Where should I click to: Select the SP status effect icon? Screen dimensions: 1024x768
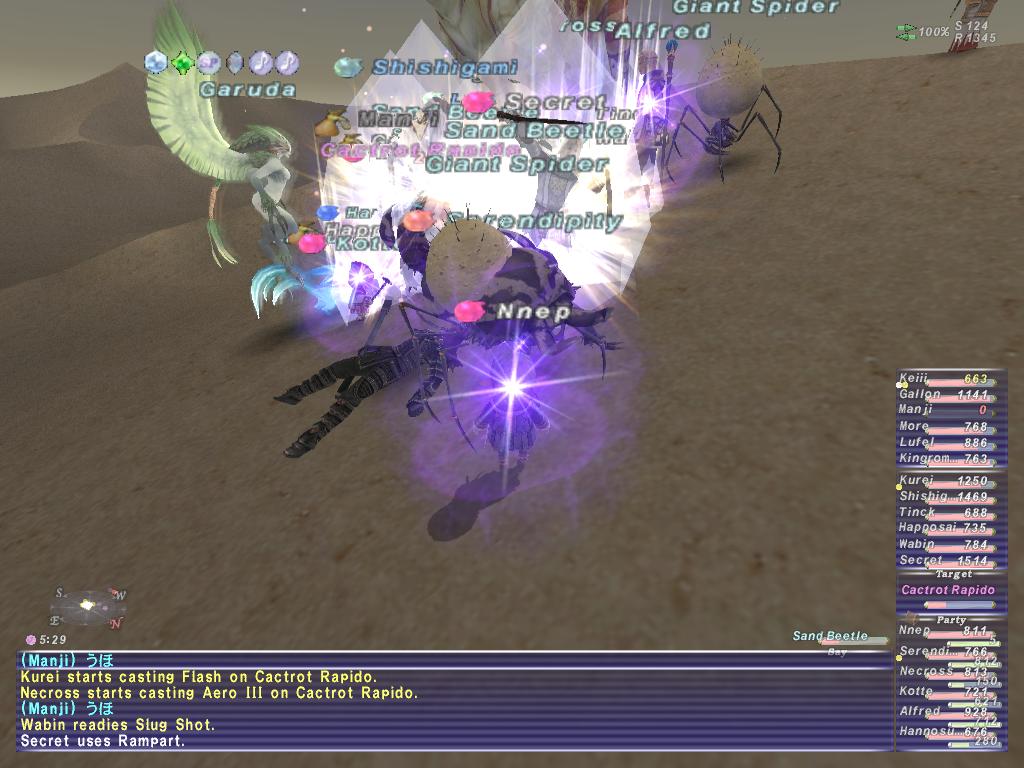pyautogui.click(x=208, y=63)
